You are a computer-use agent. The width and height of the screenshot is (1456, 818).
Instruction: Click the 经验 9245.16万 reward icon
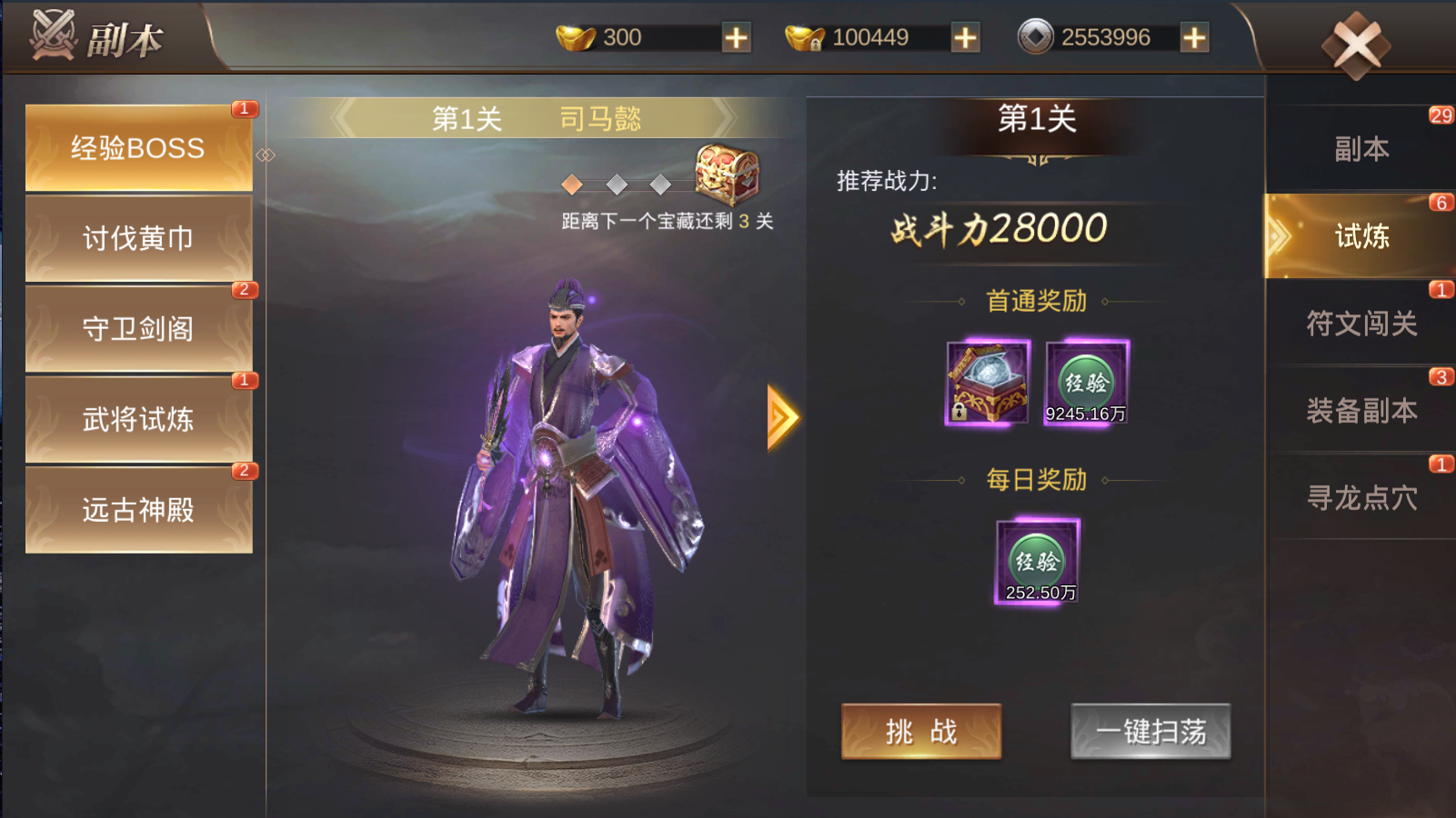pos(1088,384)
